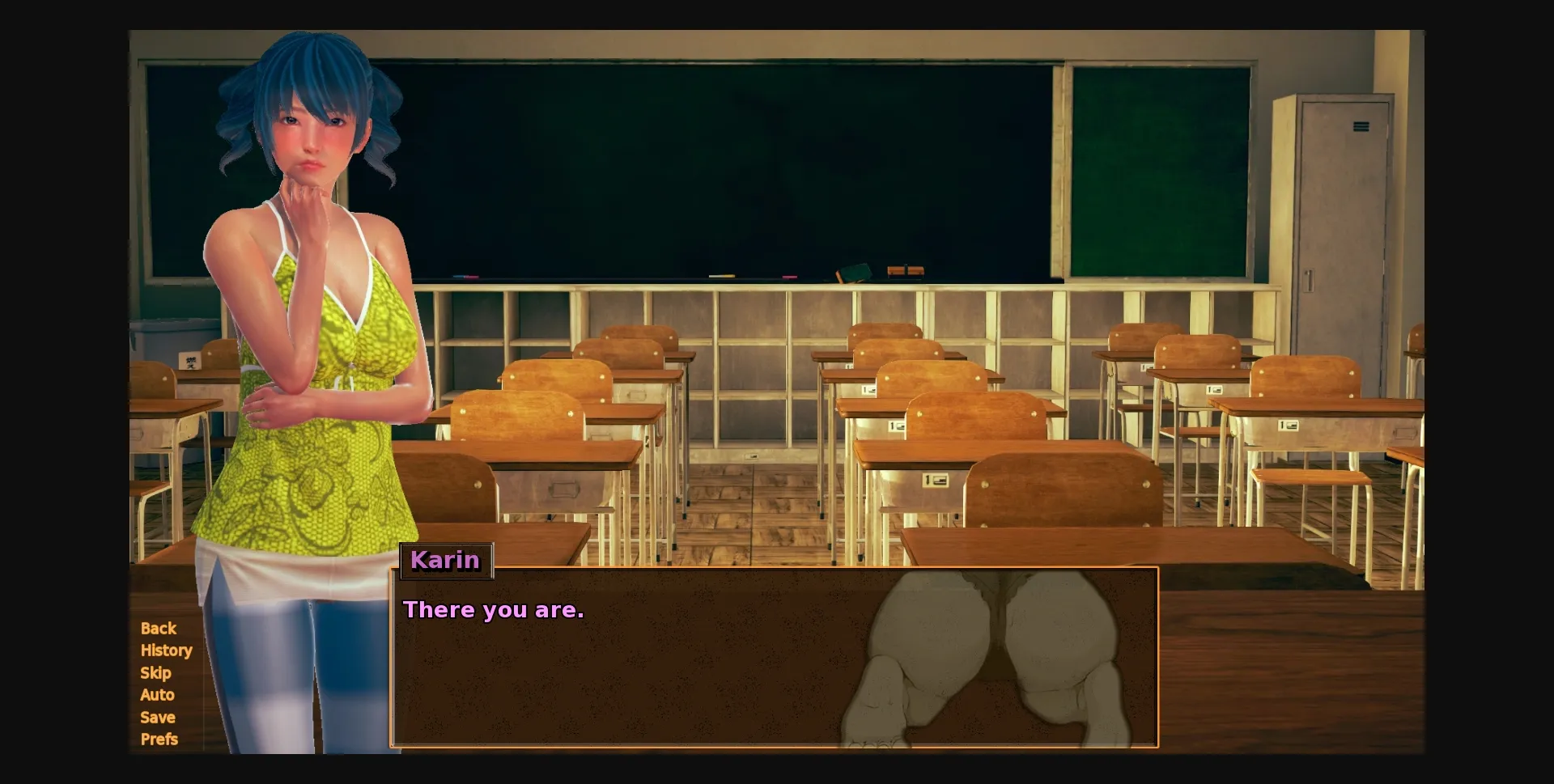Enable Skip mode
Screen dimensions: 1554x784
pos(155,672)
